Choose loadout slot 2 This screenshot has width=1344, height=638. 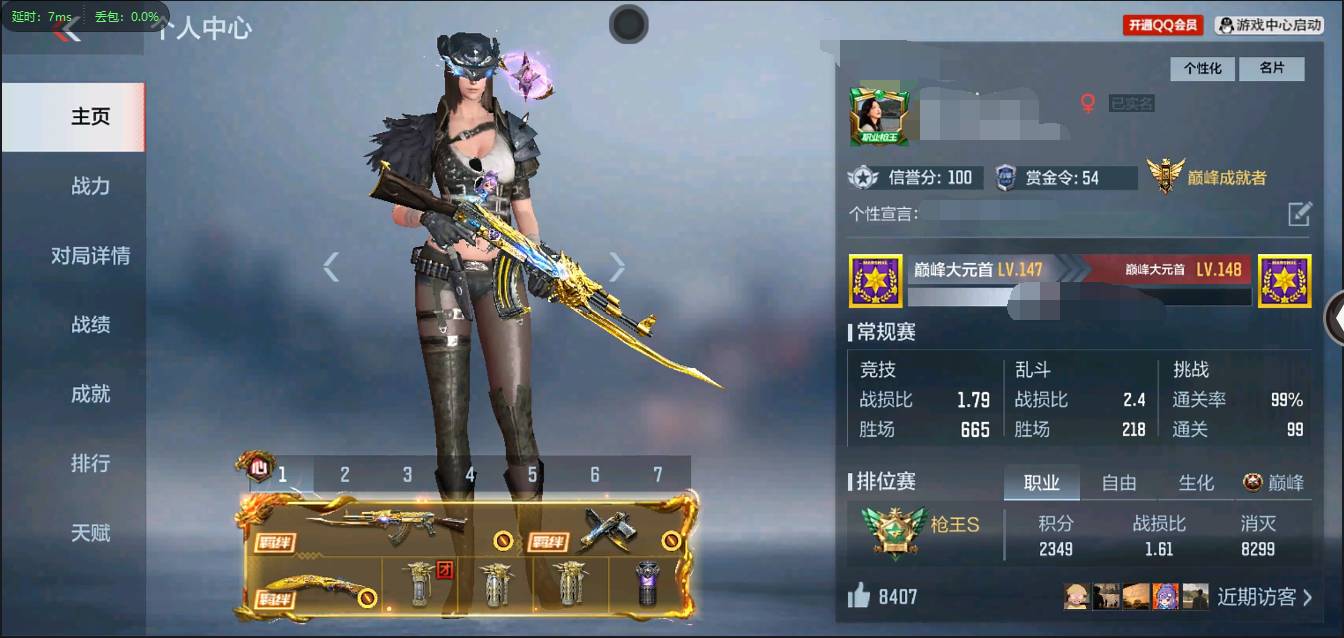point(345,474)
